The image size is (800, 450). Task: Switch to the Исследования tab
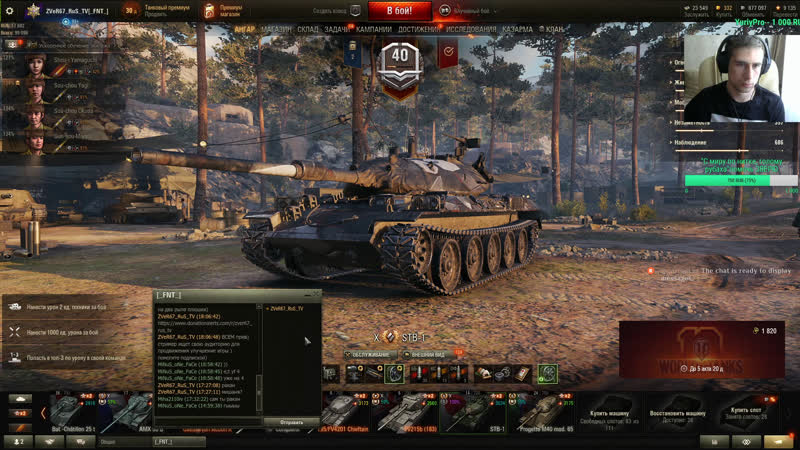pos(471,30)
